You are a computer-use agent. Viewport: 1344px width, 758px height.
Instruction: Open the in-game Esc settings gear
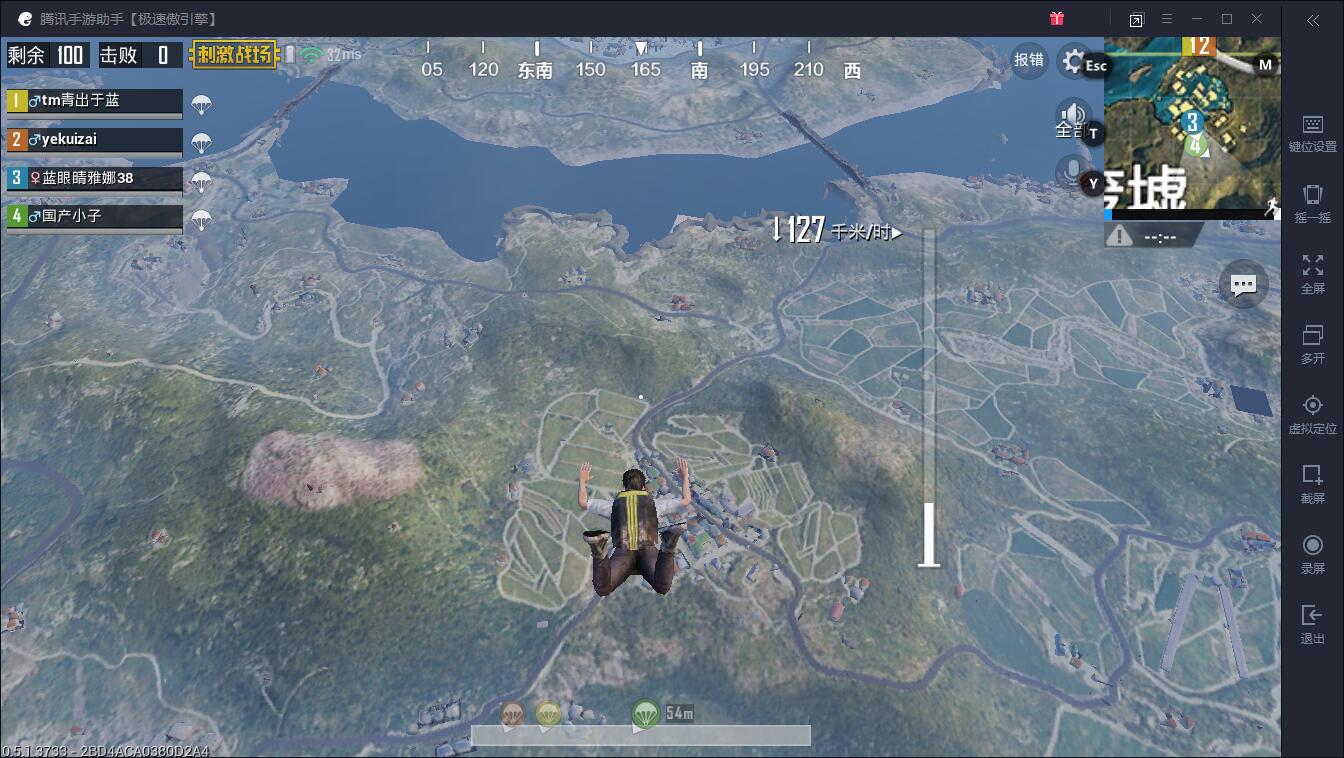1073,62
